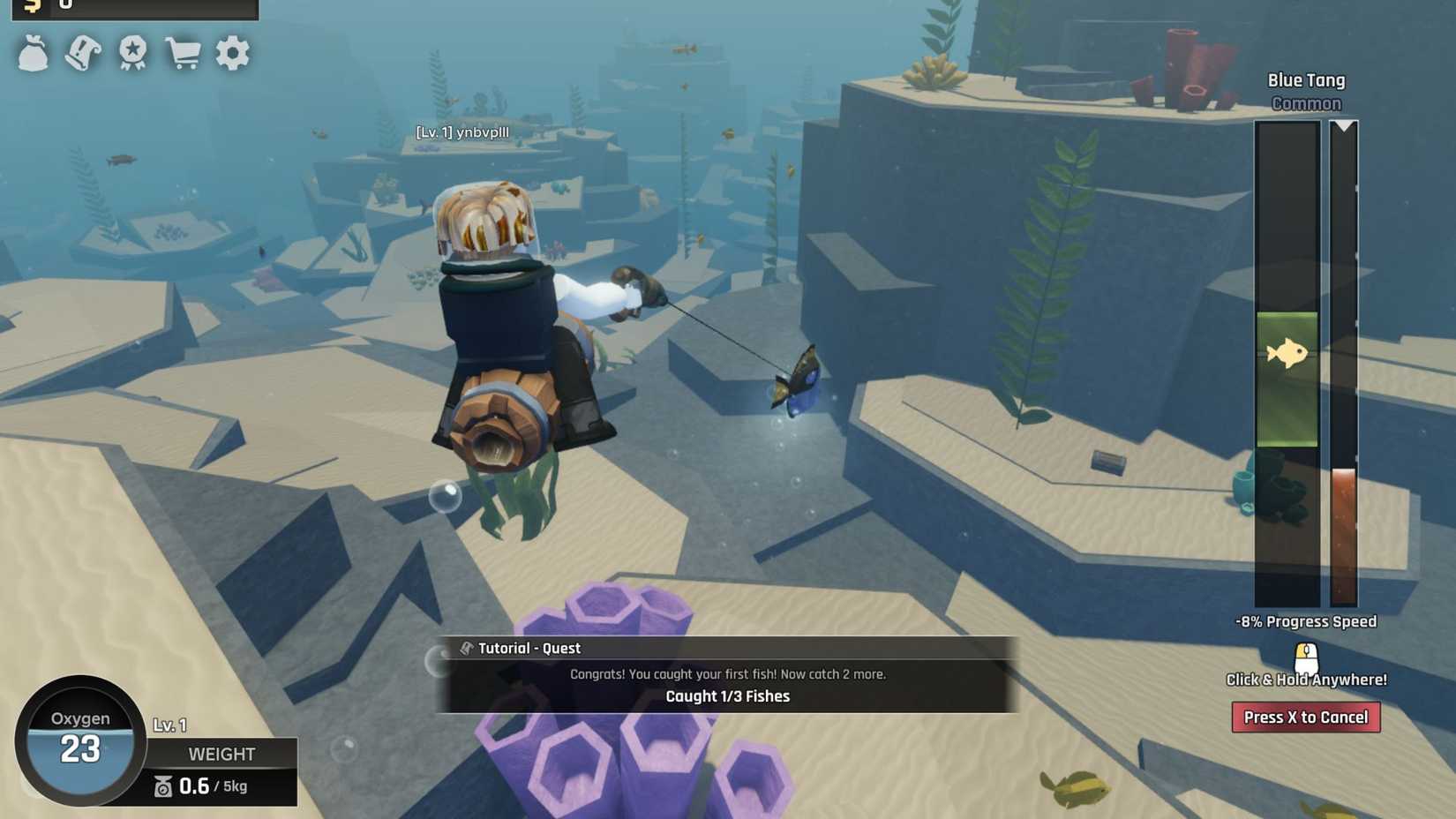Viewport: 1456px width, 819px height.
Task: Click the mouse Click & Hold icon
Action: point(1304,656)
